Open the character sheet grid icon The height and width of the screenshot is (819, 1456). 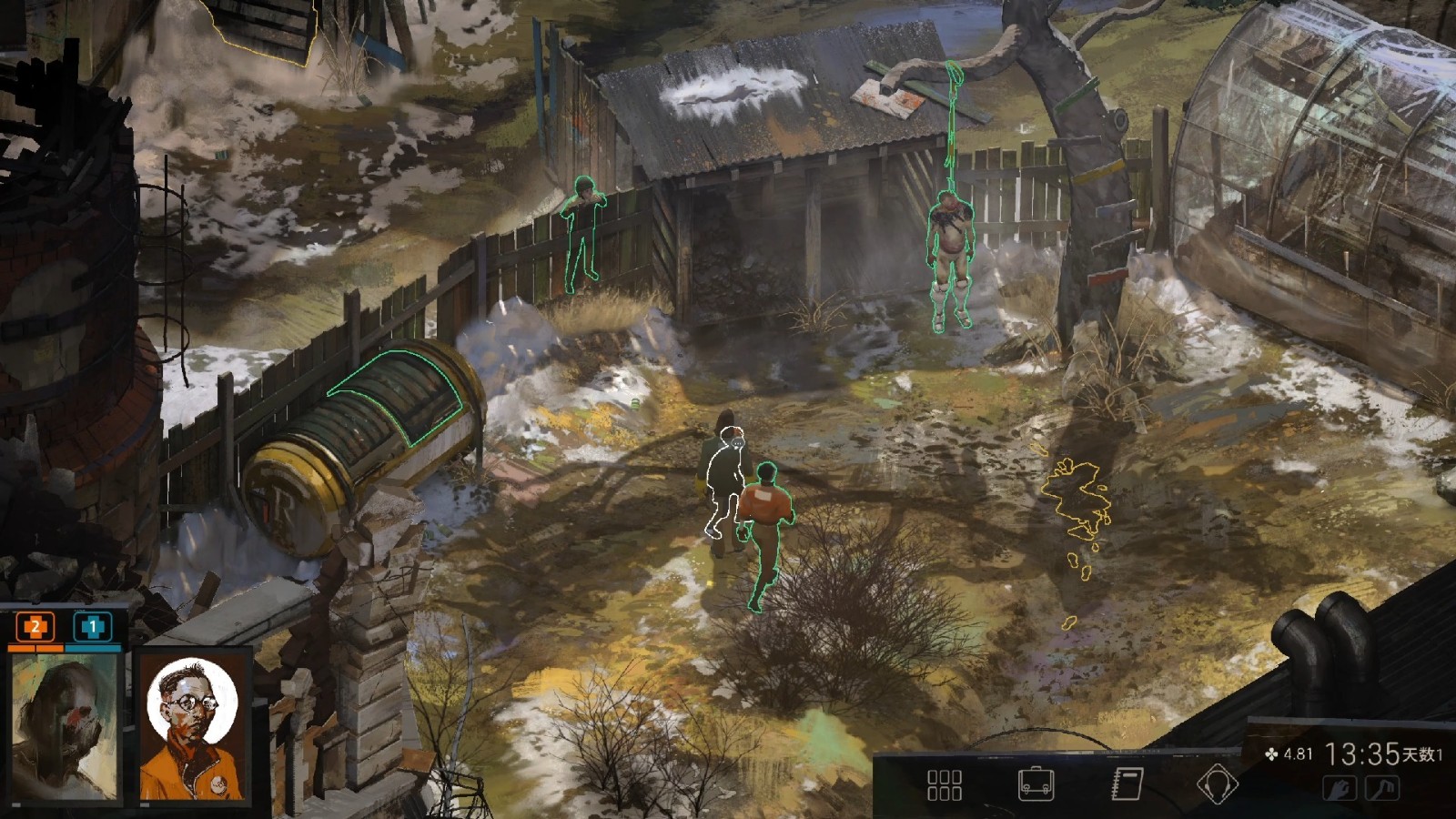(x=944, y=784)
